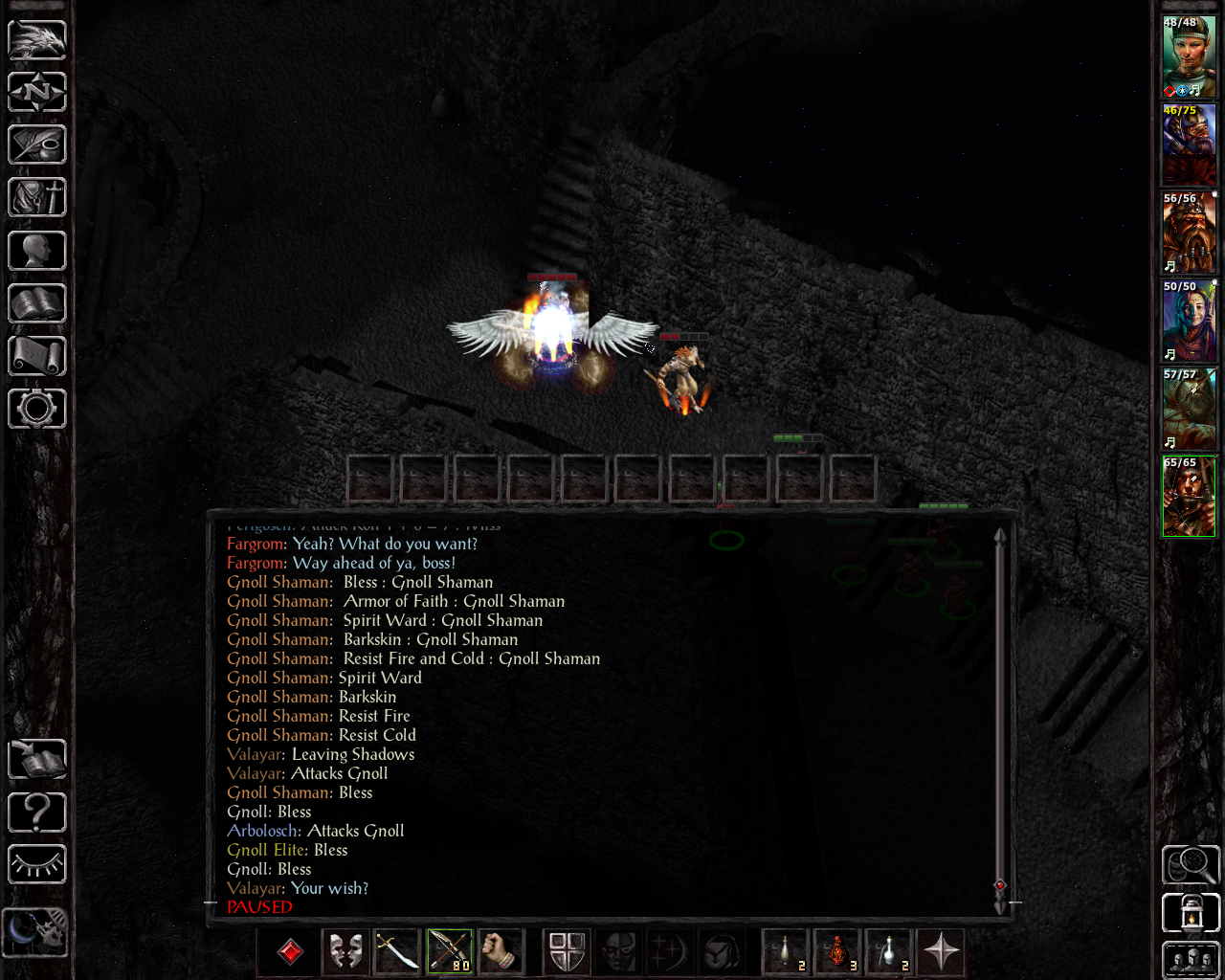Select the dwarf portrait with 56/56 health
1225x980 pixels.
pos(1189,233)
